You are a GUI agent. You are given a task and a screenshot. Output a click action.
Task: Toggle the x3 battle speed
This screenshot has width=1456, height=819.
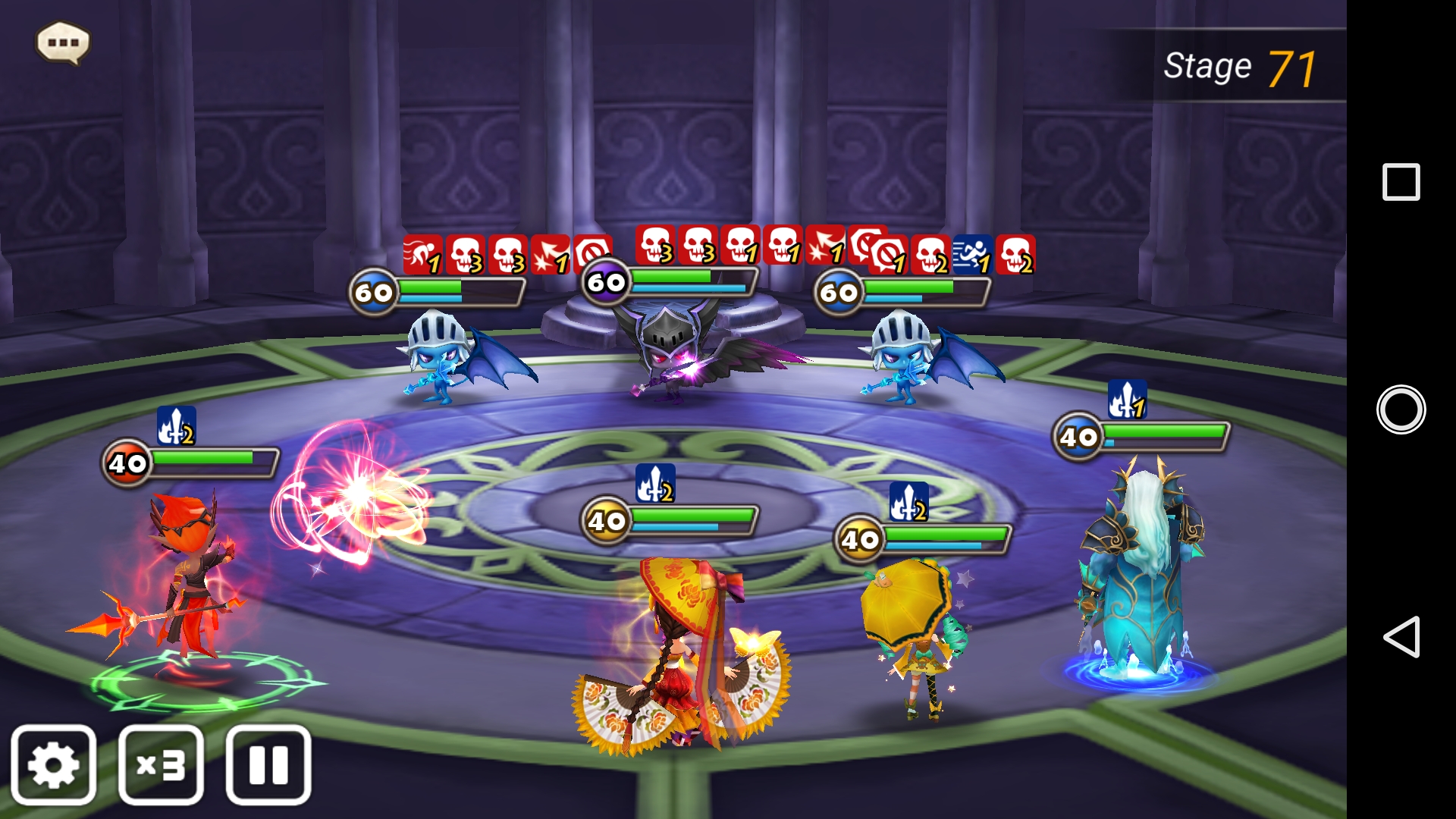[x=161, y=765]
